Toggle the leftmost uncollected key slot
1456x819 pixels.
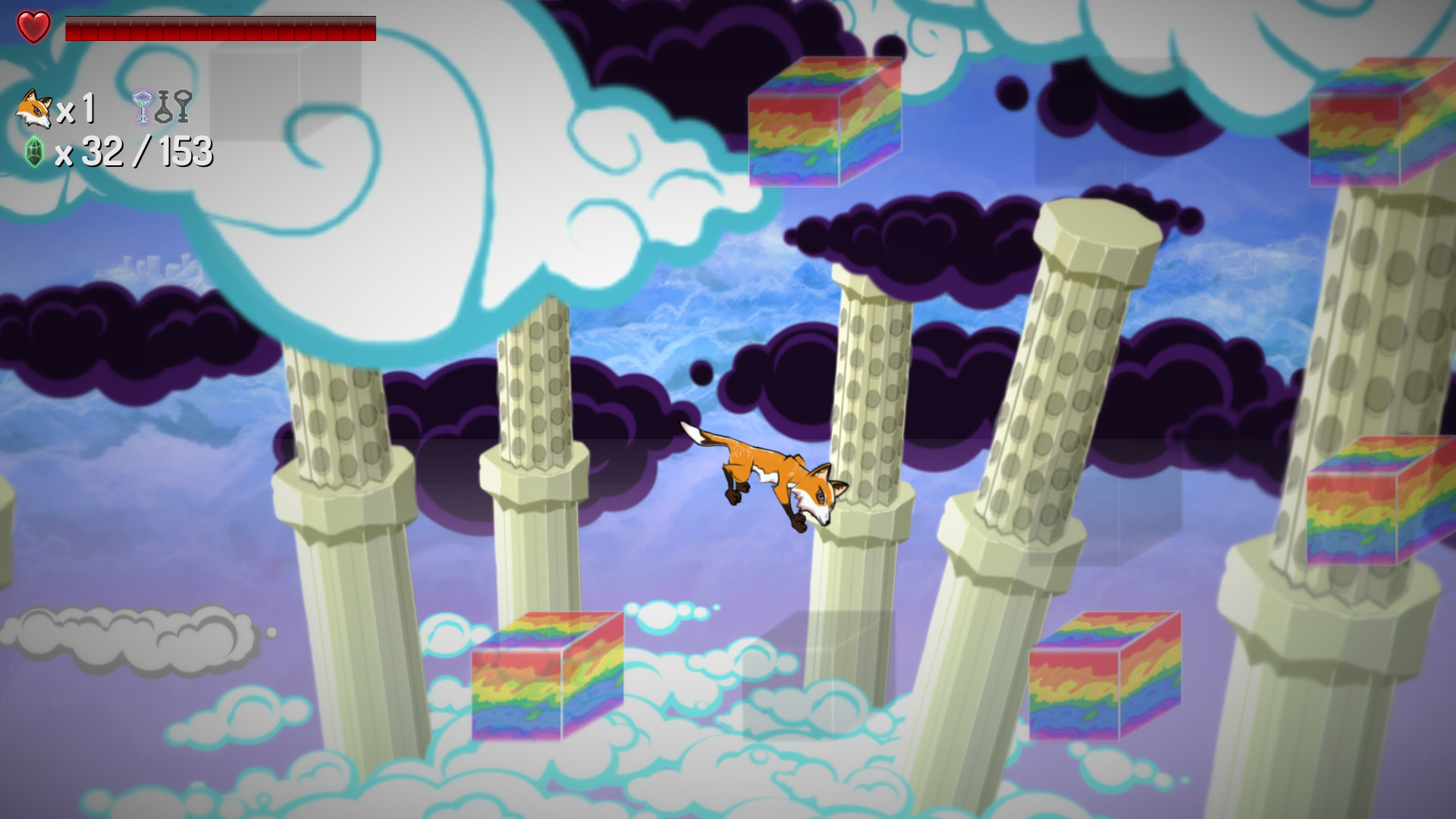tap(164, 106)
